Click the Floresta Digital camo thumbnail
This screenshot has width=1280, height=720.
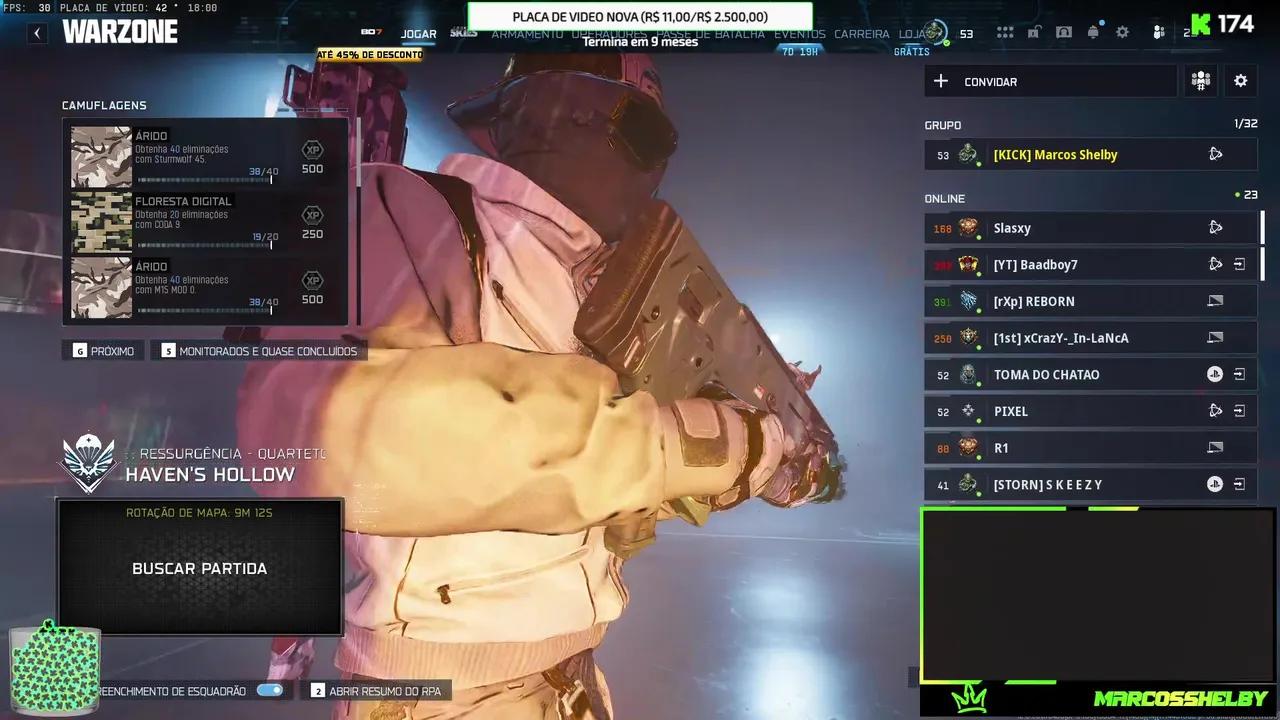point(100,222)
